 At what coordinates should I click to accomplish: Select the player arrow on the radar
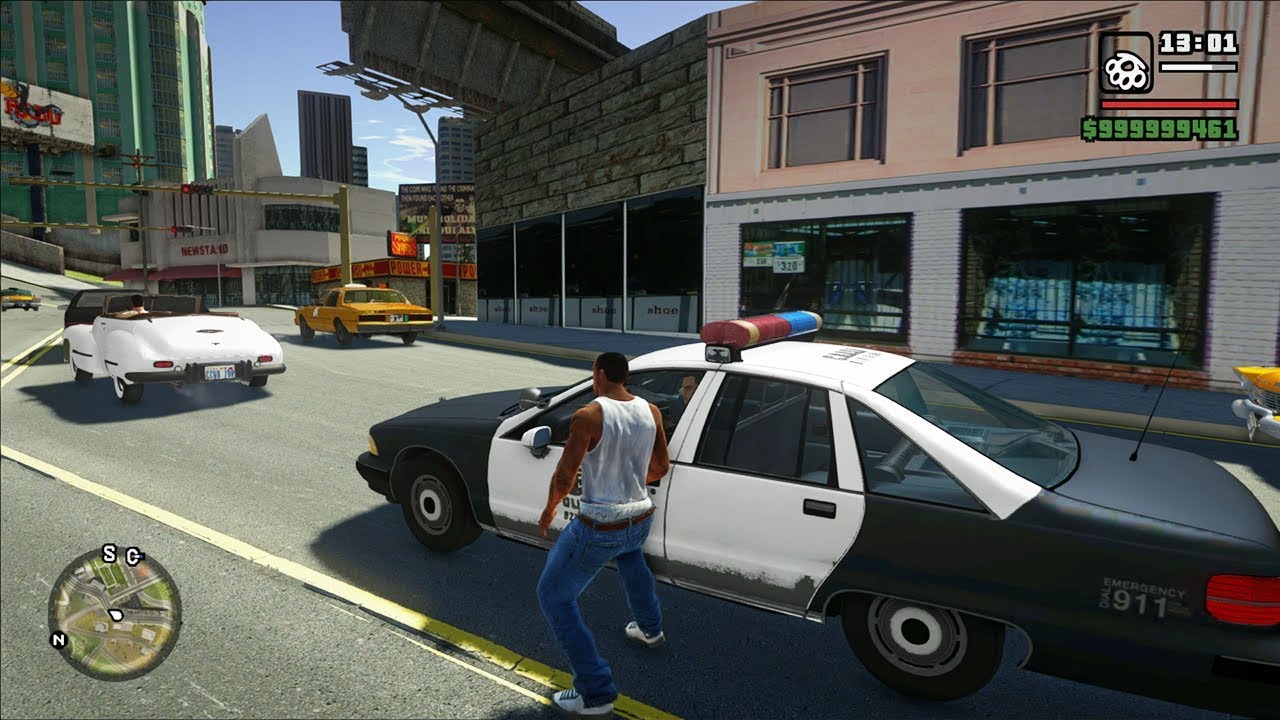click(x=116, y=614)
